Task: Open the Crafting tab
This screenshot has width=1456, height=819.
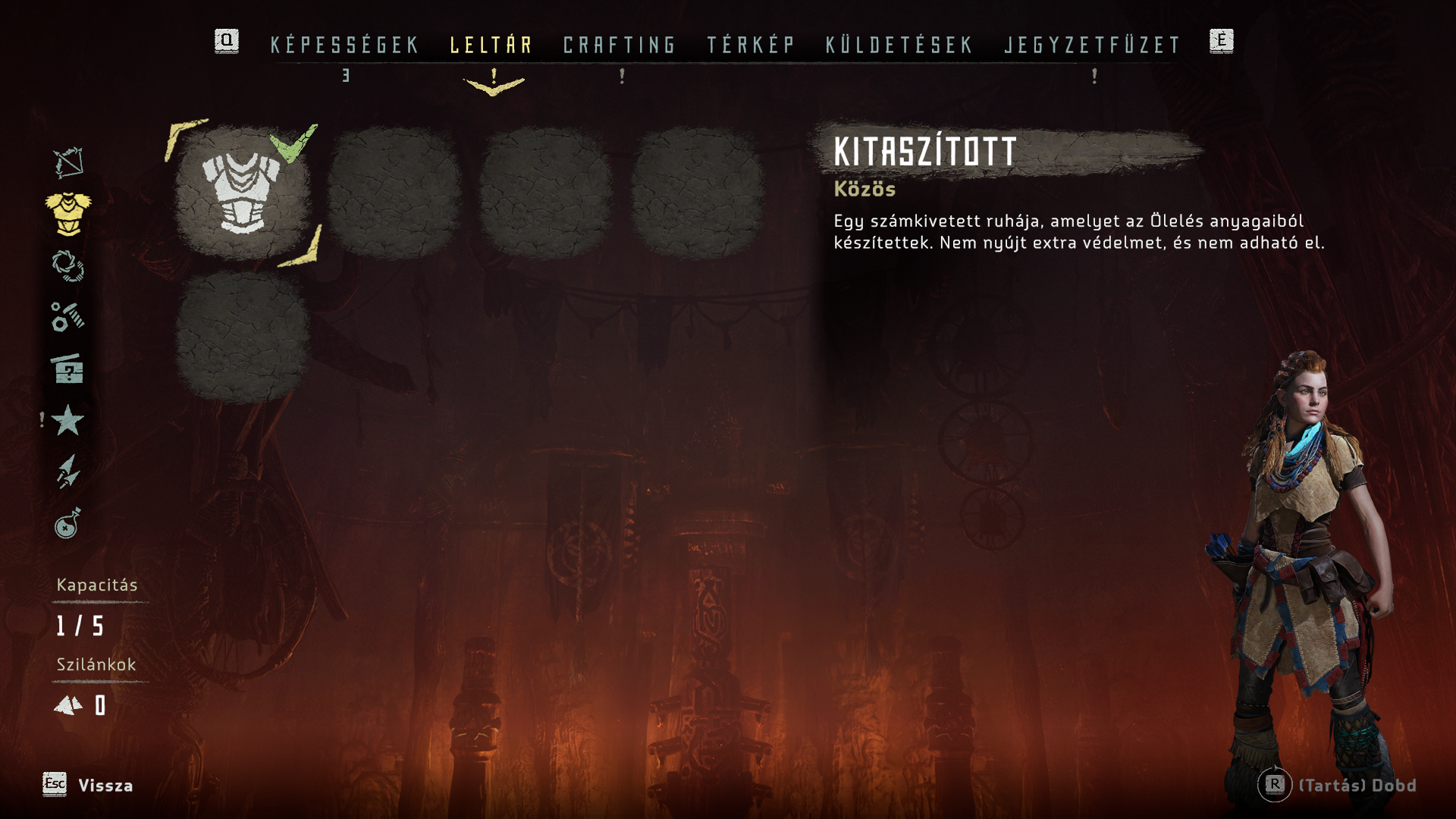Action: (620, 45)
